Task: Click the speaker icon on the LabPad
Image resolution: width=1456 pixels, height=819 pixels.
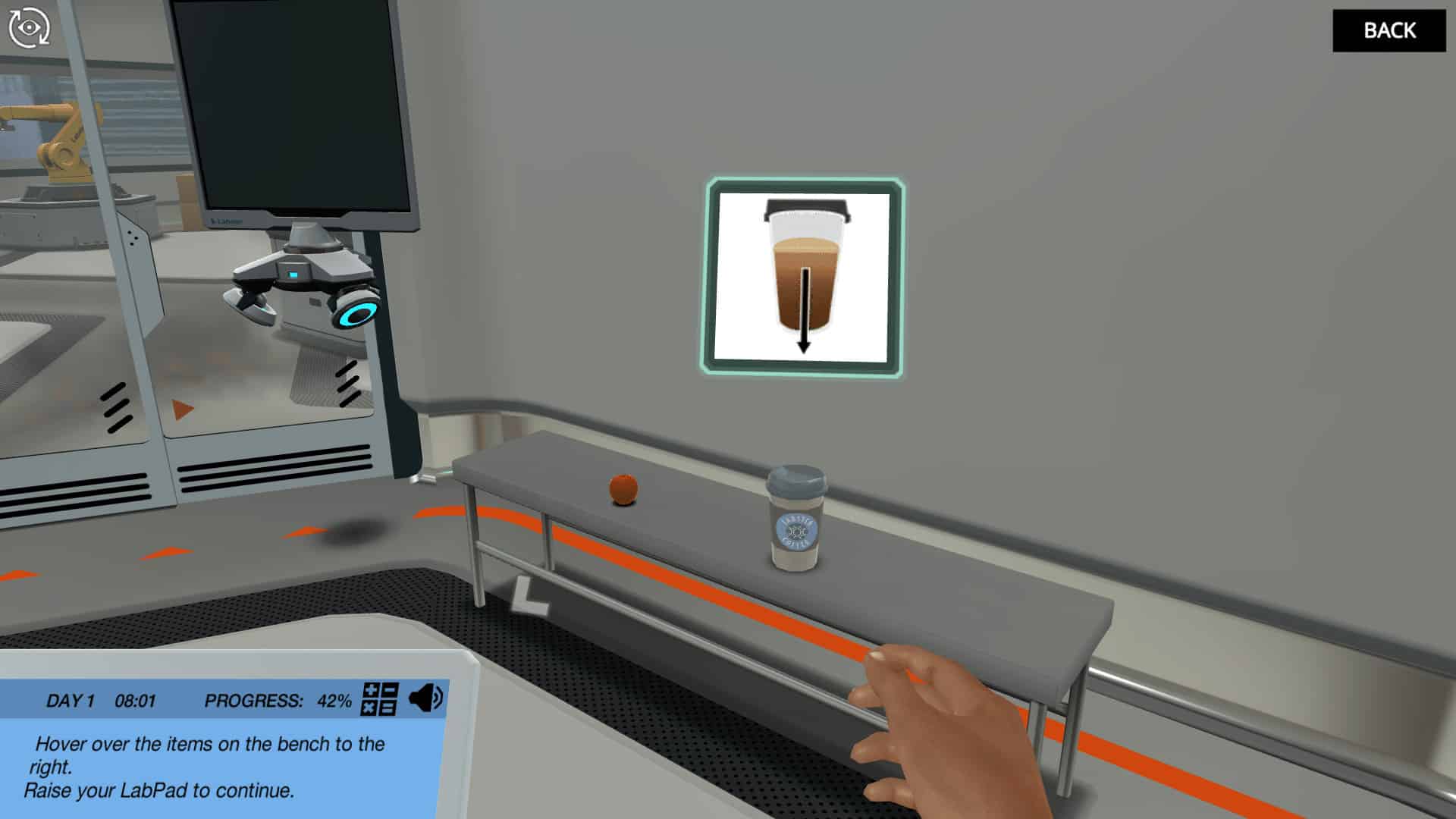Action: 425,698
